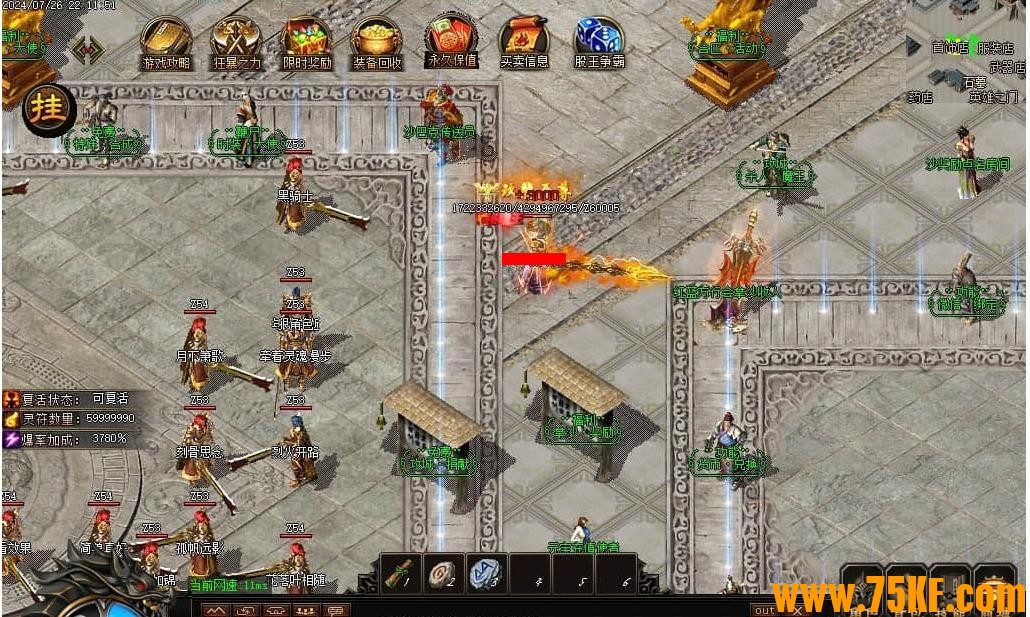Image resolution: width=1030 pixels, height=617 pixels.
Task: Click the 首饰店 label on the minimap
Action: 950,47
